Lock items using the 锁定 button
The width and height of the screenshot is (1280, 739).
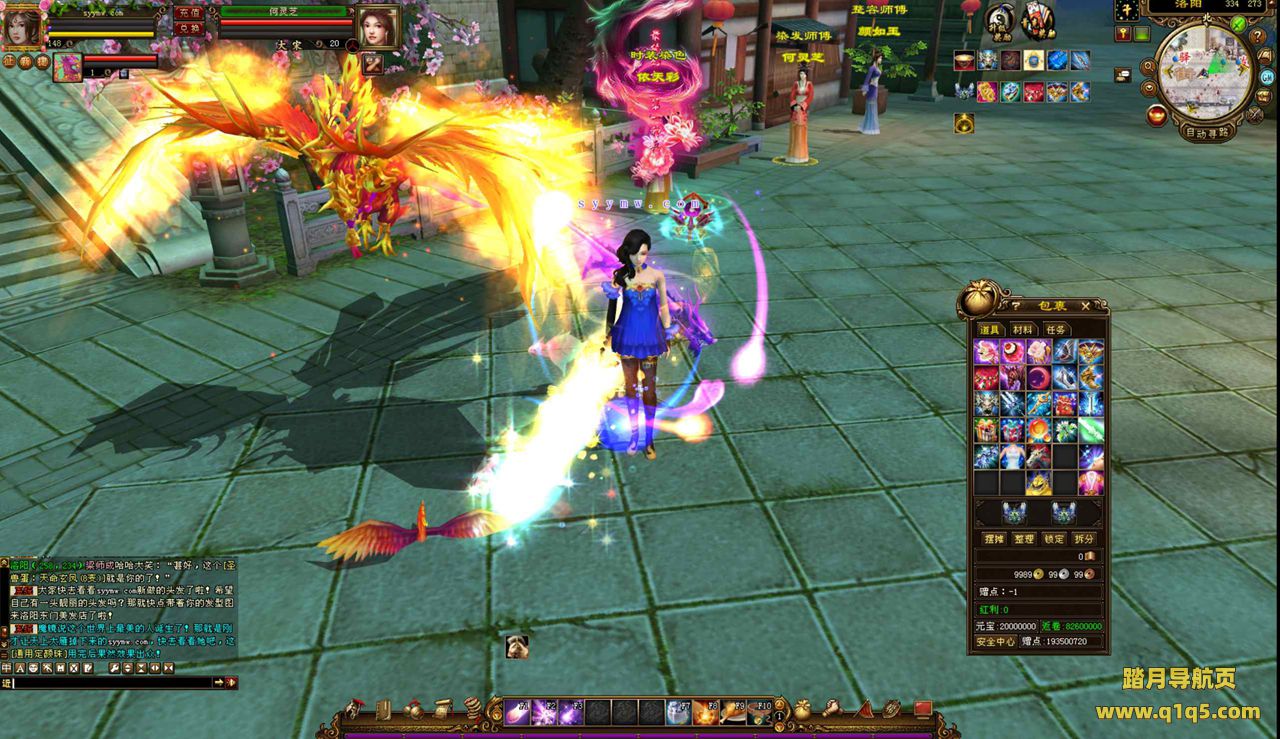click(1054, 538)
